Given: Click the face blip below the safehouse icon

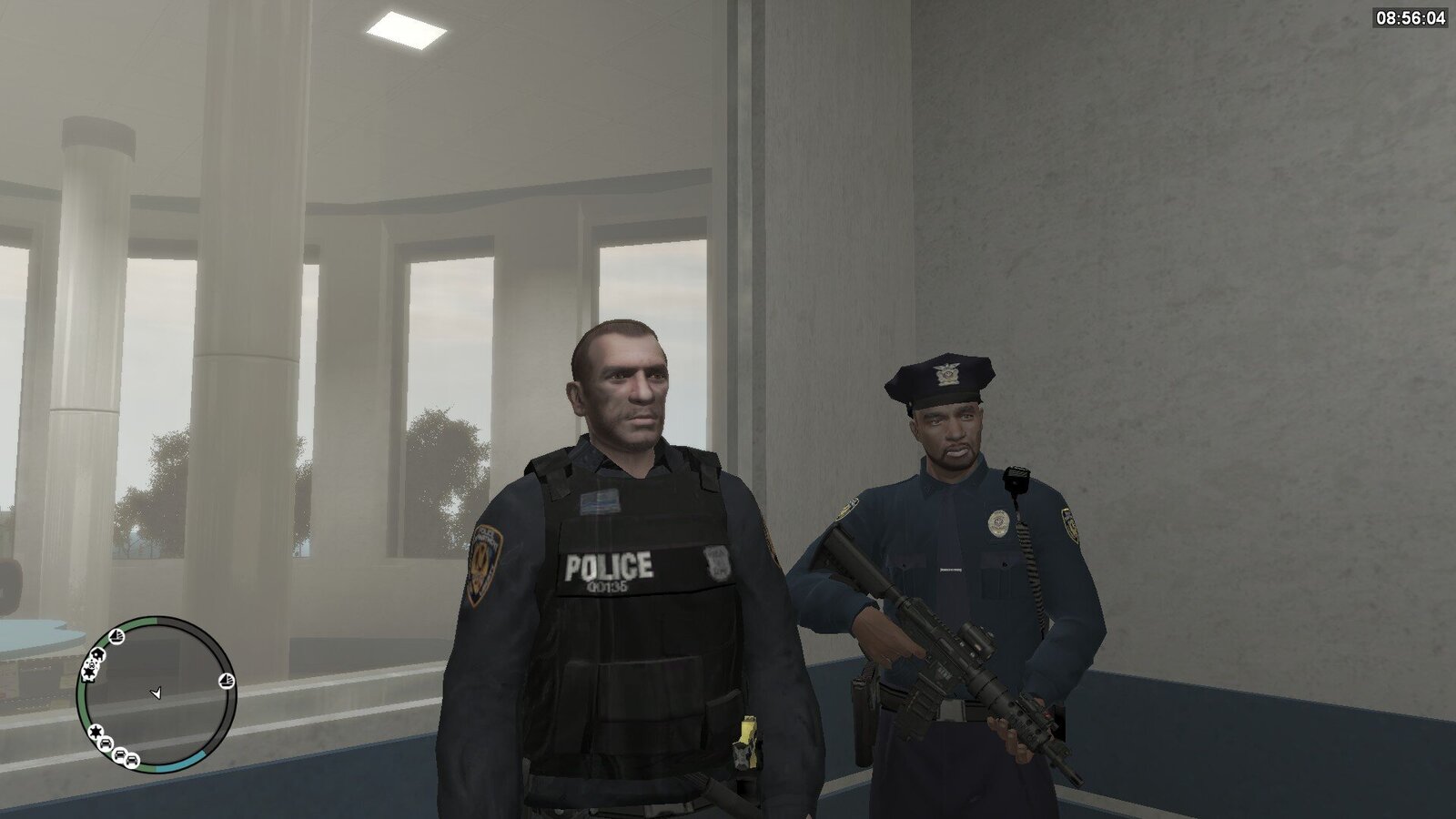Looking at the screenshot, I should click(90, 664).
